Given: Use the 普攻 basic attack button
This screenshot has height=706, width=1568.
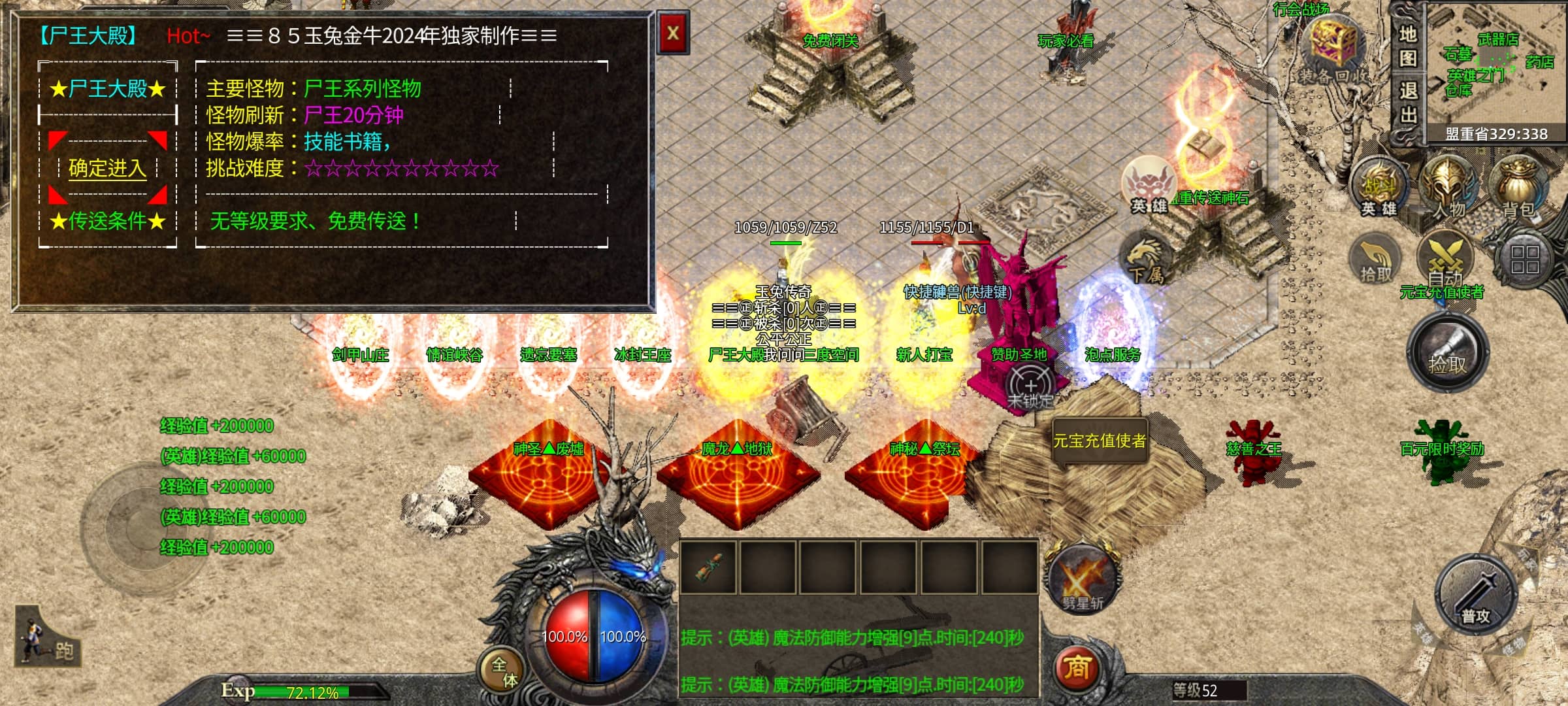Looking at the screenshot, I should 1476,595.
